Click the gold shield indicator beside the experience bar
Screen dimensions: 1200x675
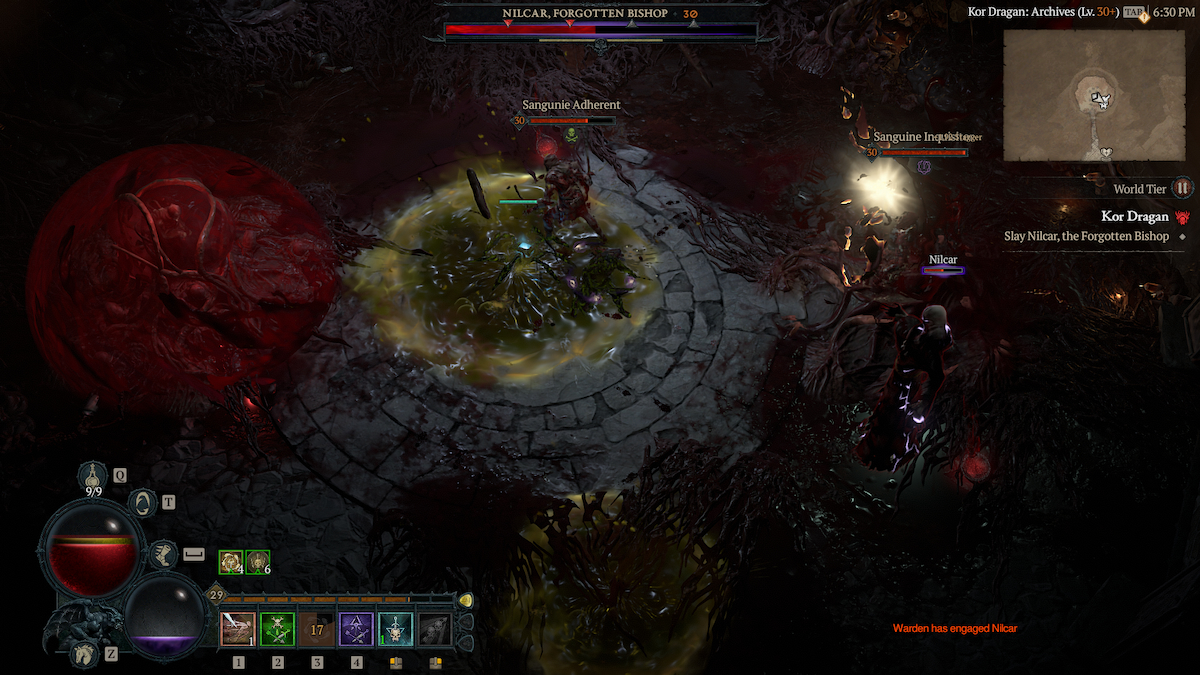pos(465,600)
